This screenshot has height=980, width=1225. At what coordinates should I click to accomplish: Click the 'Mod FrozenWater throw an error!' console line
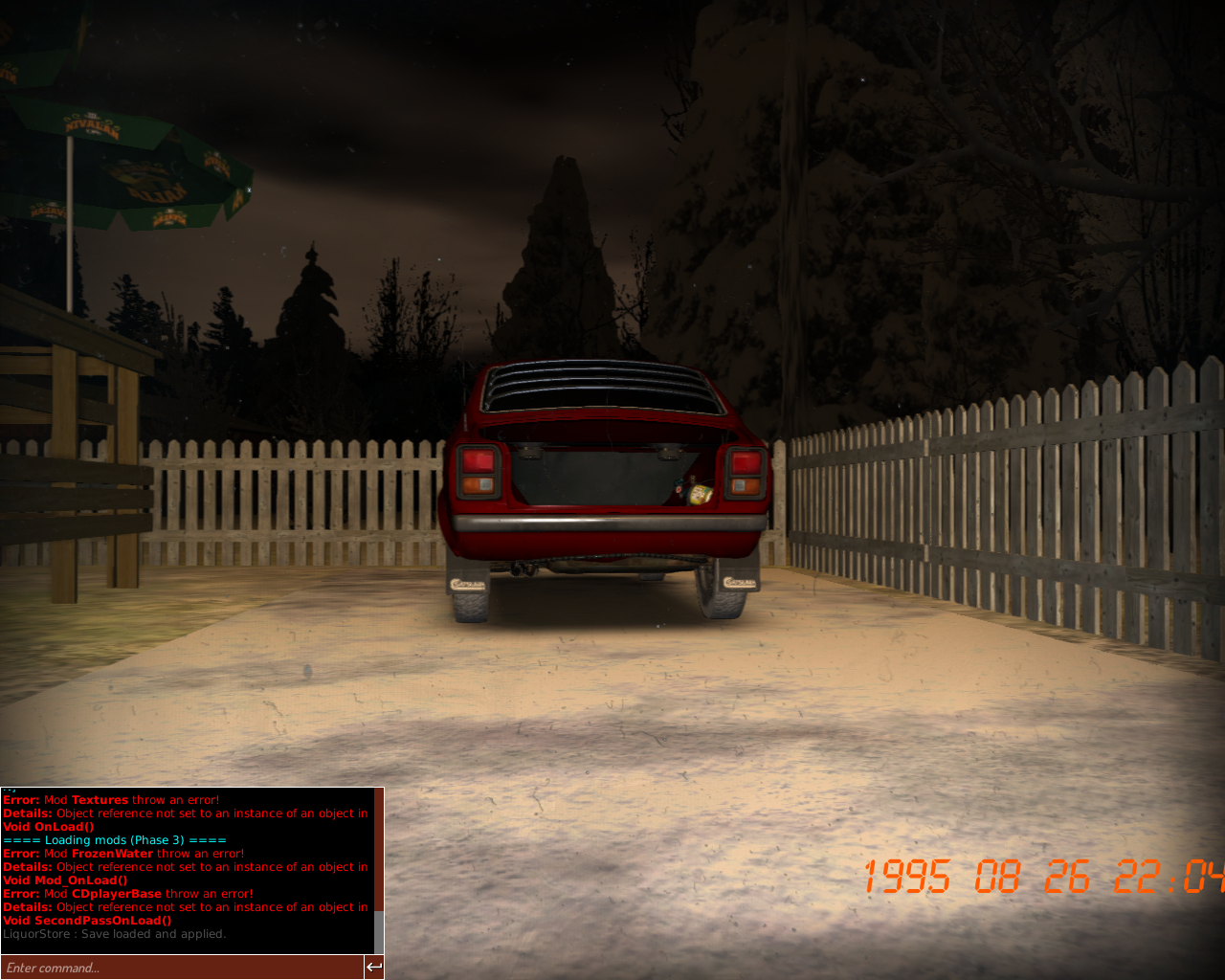pyautogui.click(x=123, y=853)
